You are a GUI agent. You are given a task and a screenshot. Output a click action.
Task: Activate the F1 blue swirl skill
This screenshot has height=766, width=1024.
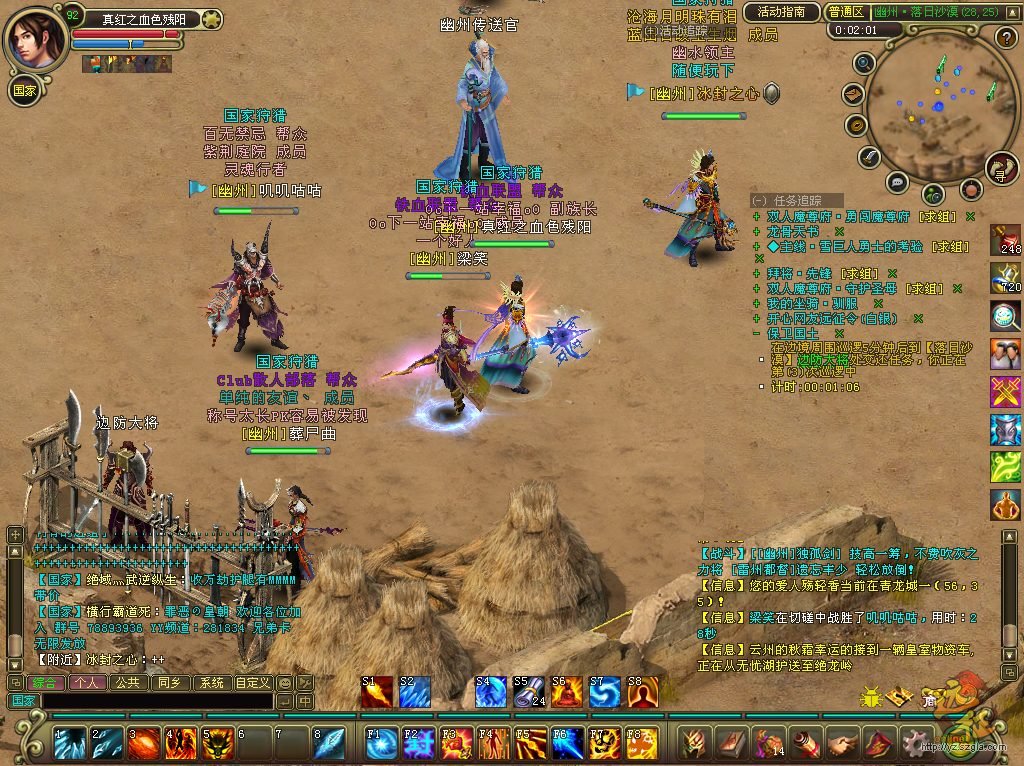(381, 744)
